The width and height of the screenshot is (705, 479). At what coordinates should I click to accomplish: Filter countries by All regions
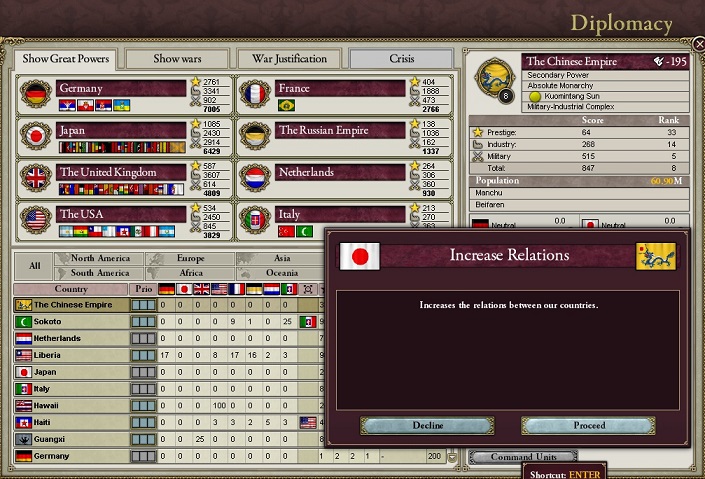[35, 266]
